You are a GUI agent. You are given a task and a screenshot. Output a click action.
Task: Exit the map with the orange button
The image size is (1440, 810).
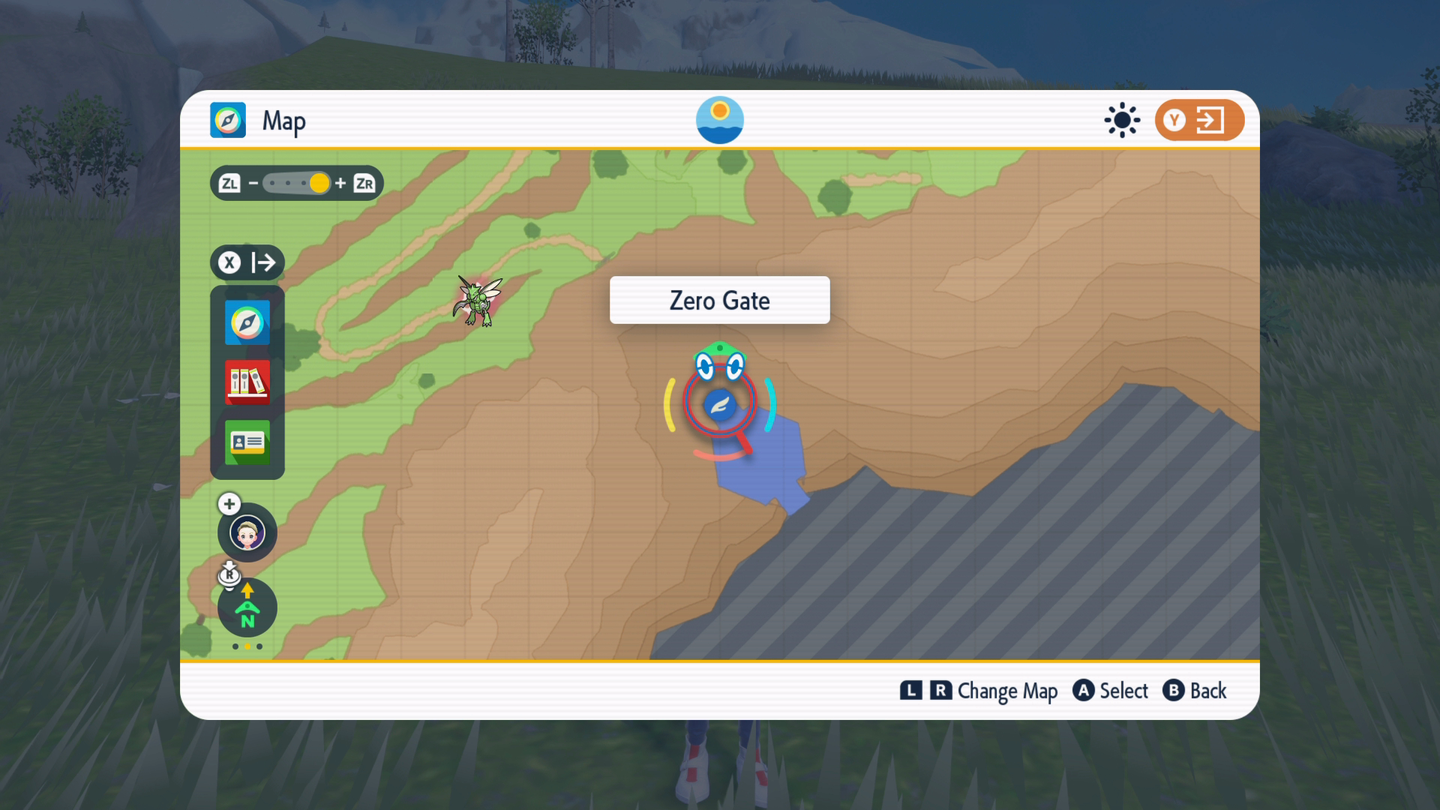(1199, 121)
